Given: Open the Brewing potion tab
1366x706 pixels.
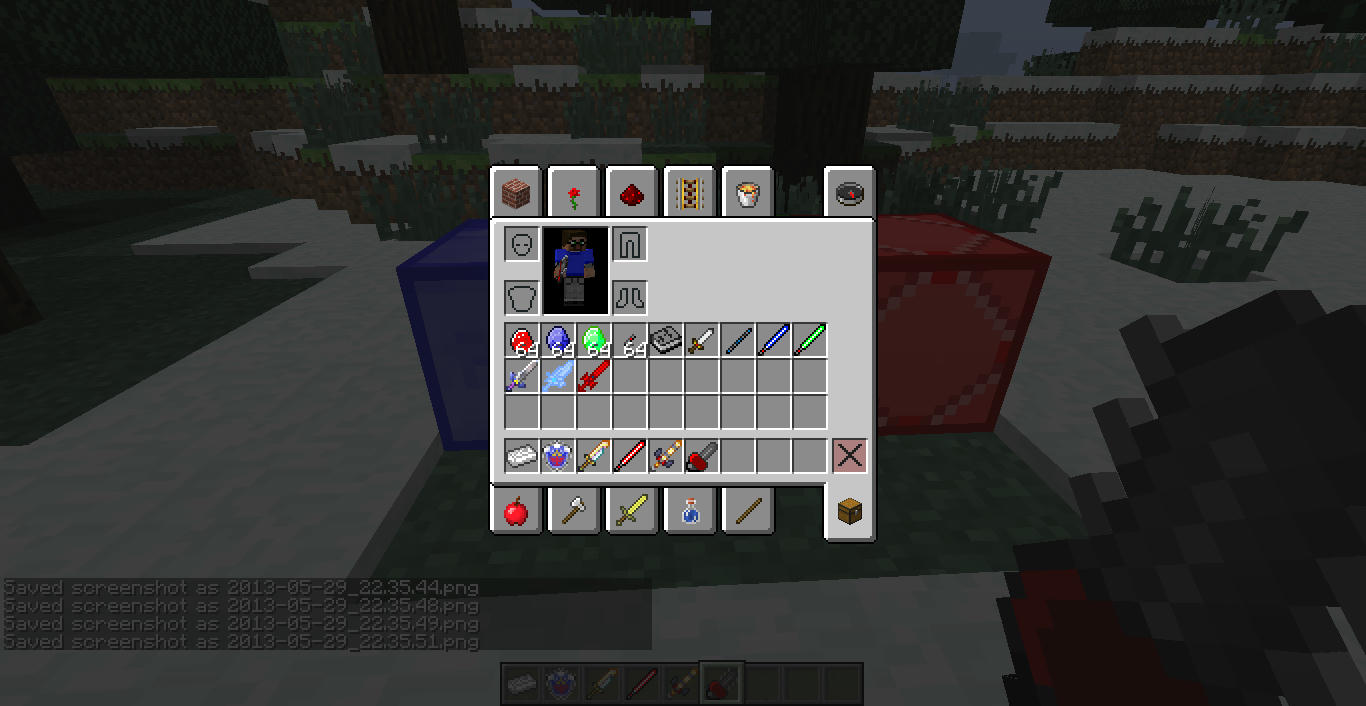Looking at the screenshot, I should pos(690,512).
